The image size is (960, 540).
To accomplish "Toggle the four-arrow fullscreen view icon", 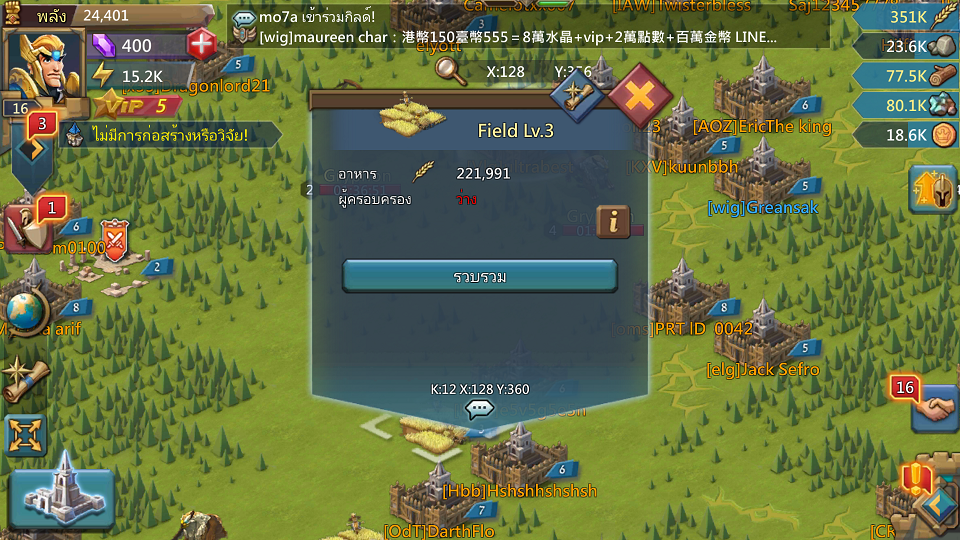I will click(x=26, y=436).
